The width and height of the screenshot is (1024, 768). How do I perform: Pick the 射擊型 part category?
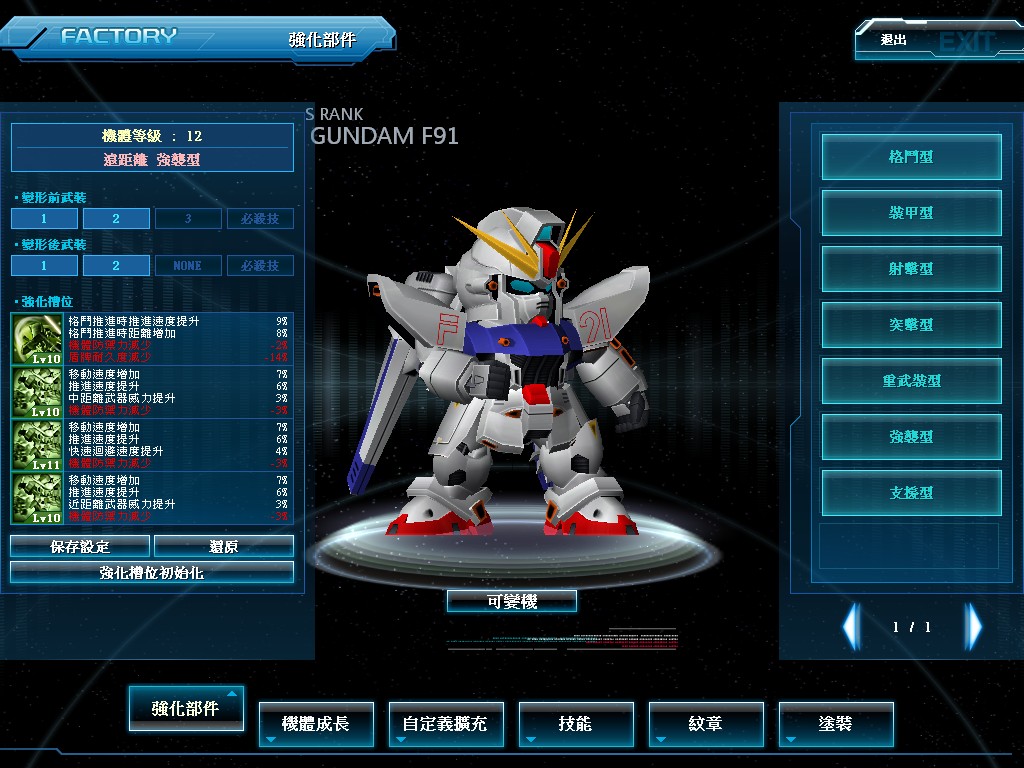[x=911, y=269]
